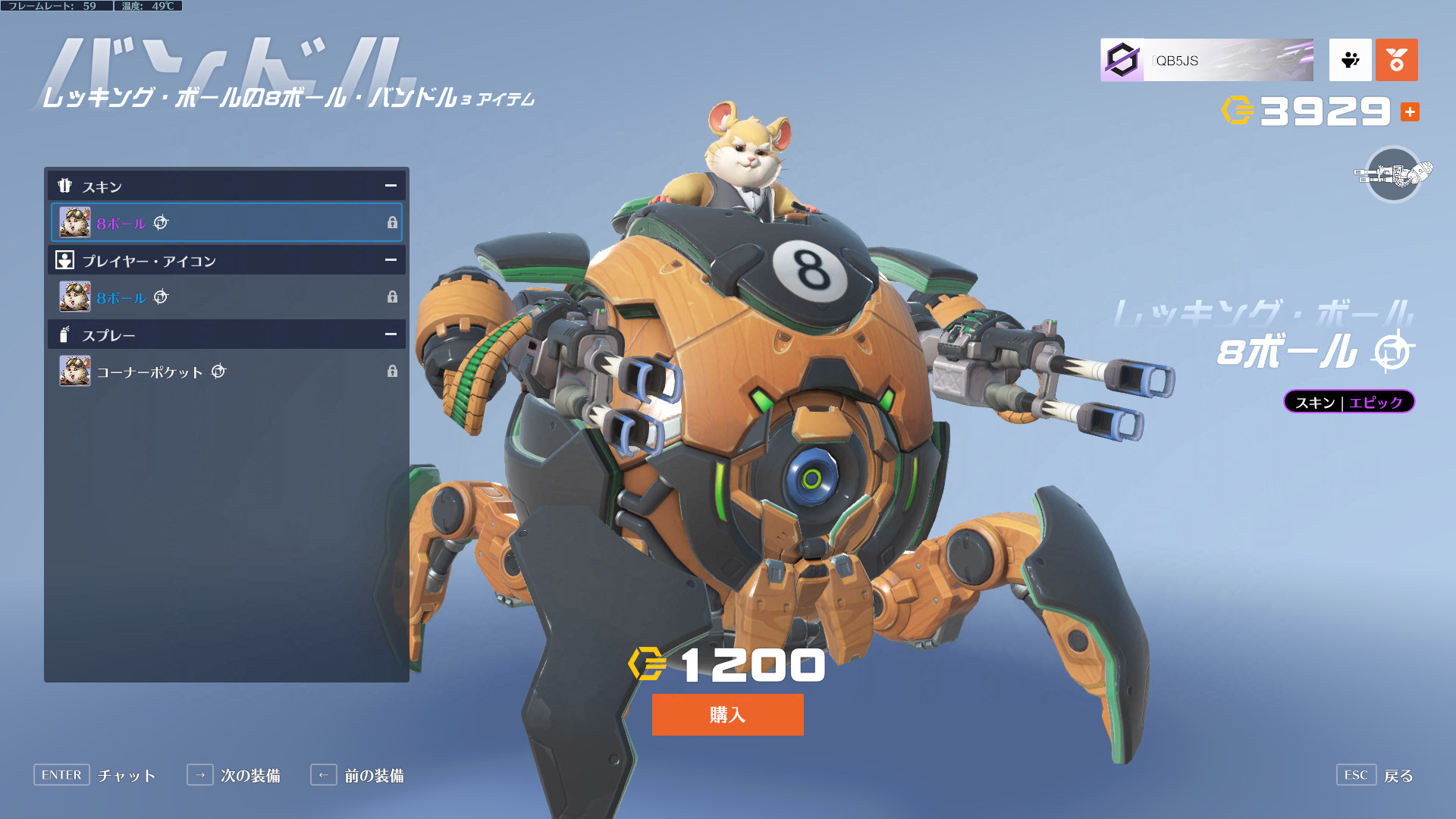Viewport: 1456px width, 819px height.
Task: Select the 8ボール player icon row
Action: pos(226,297)
